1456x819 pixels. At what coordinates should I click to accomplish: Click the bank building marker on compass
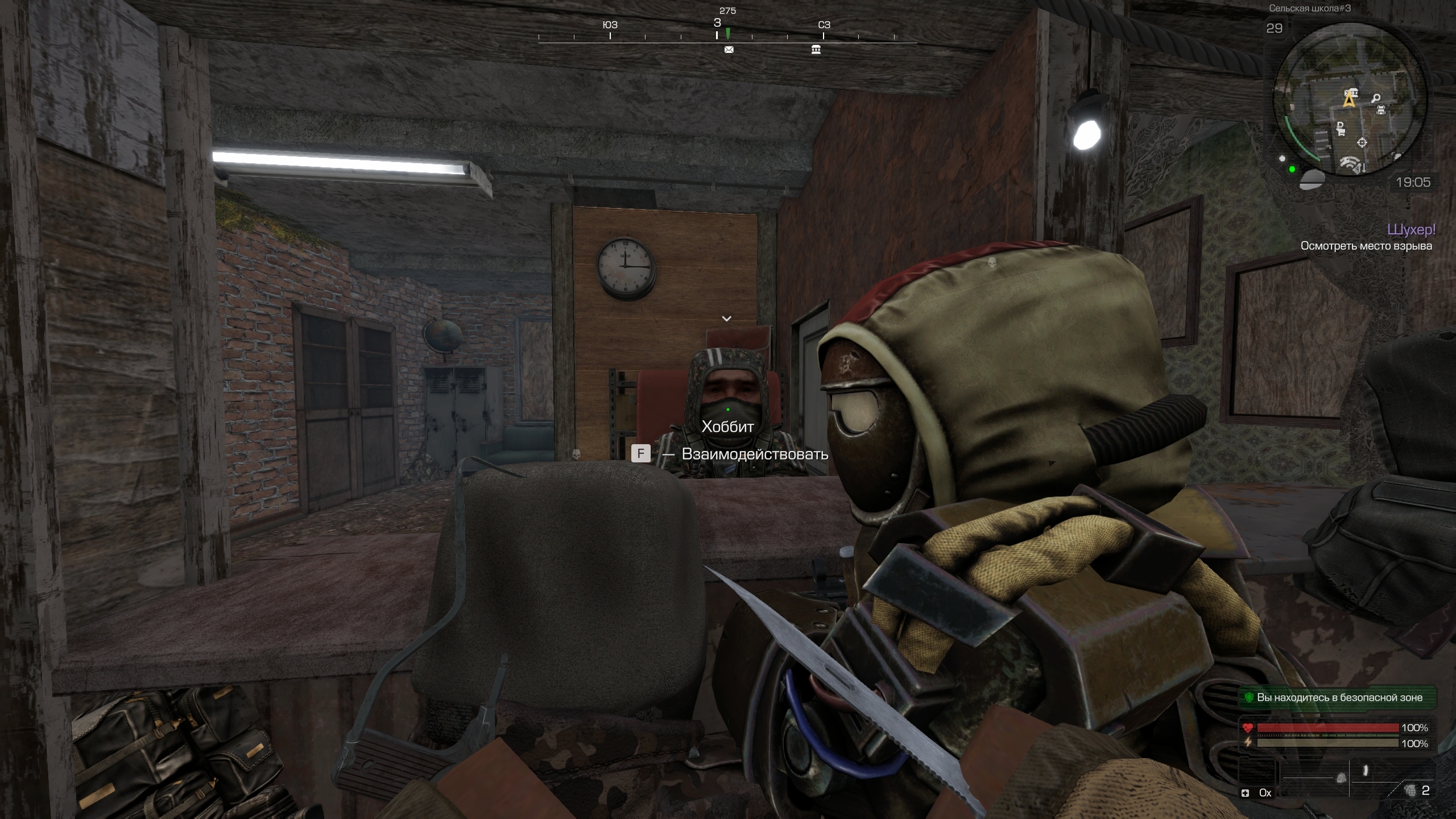(816, 50)
